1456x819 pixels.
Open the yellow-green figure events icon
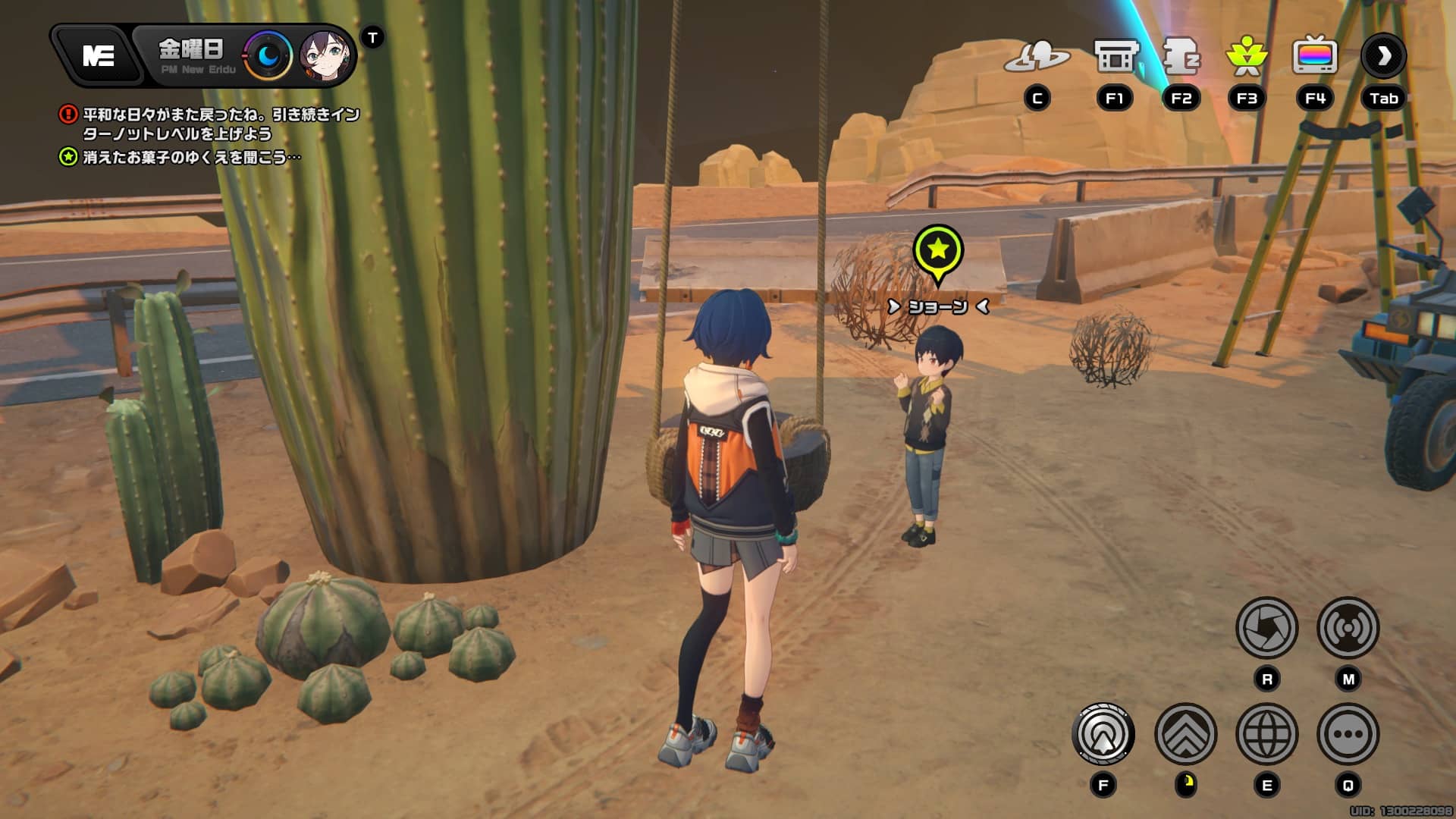pos(1247,57)
